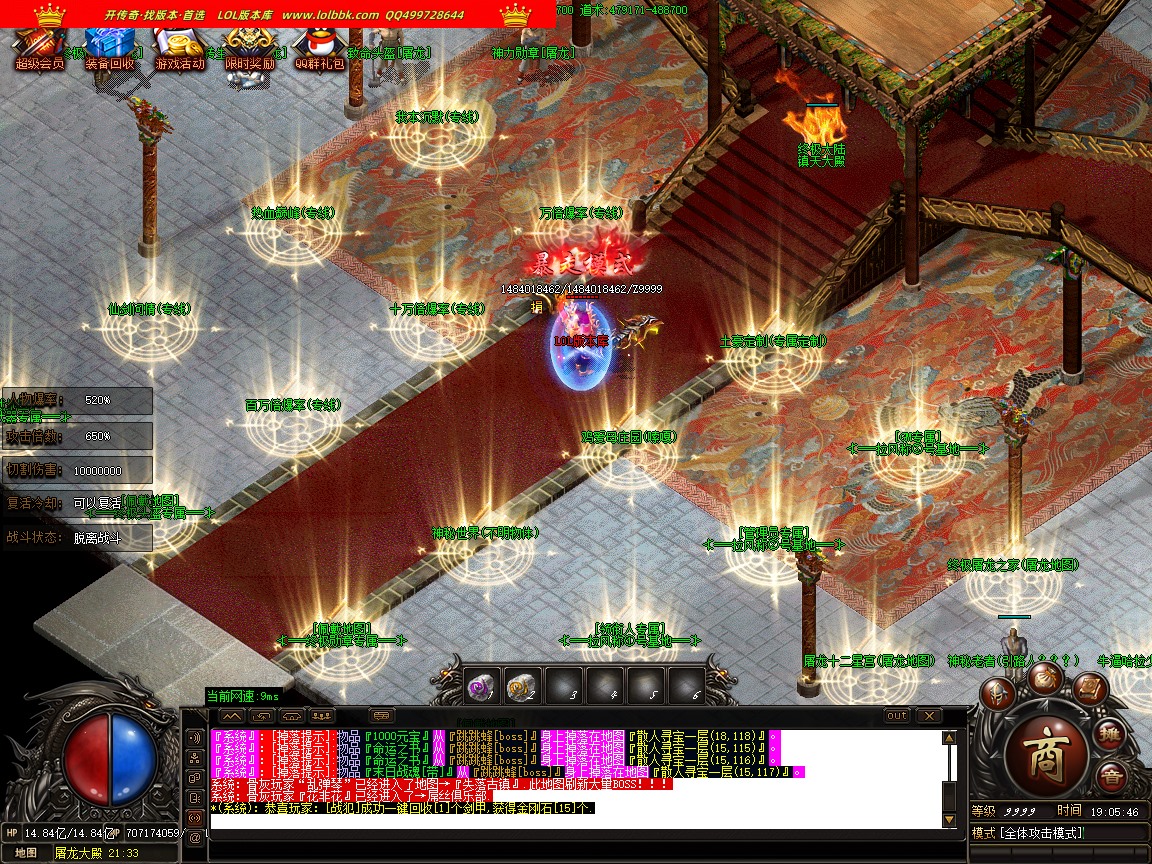Toggle sound with the 音 button
This screenshot has width=1152, height=864.
point(1111,777)
